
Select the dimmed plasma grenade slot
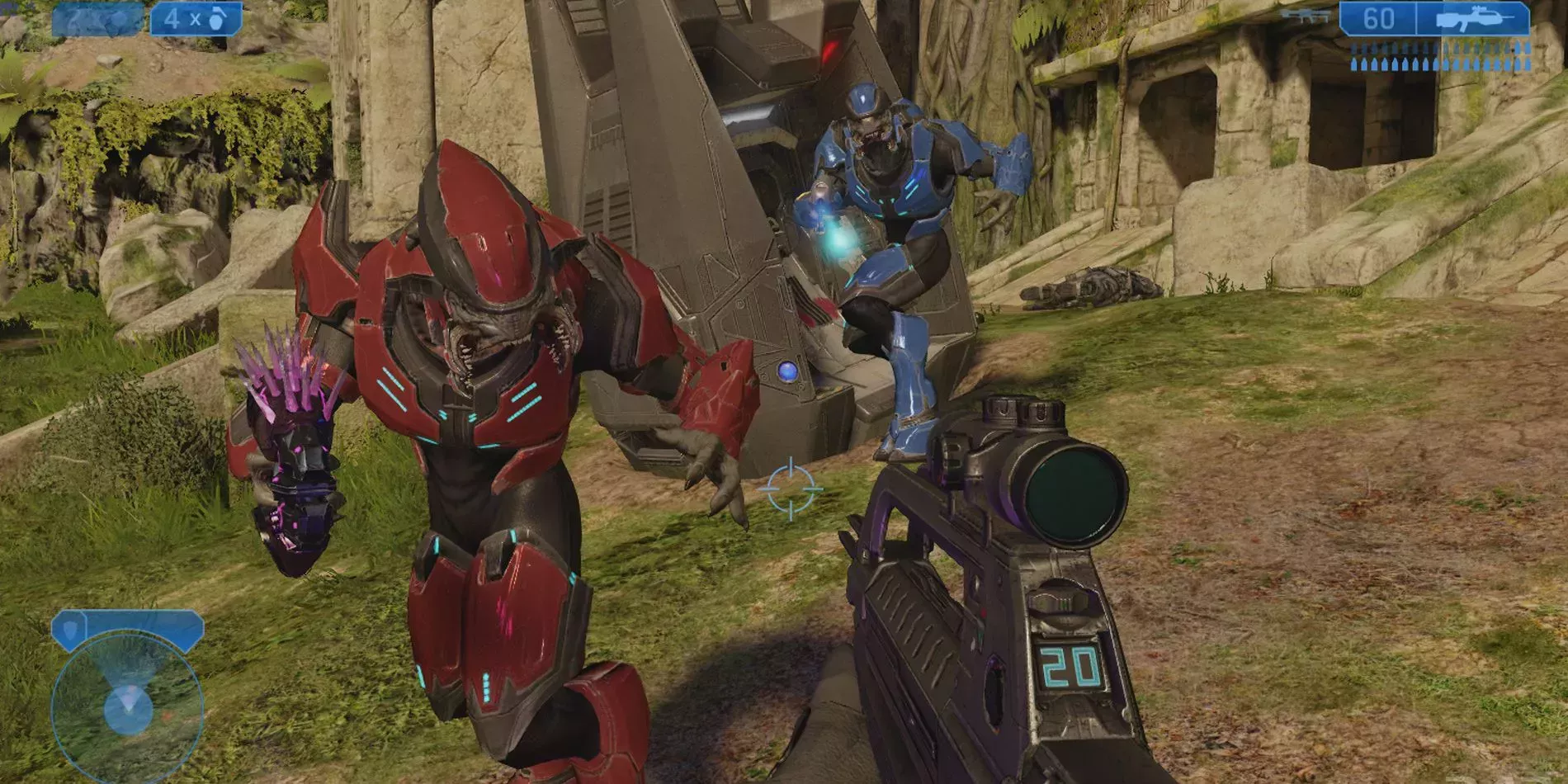[x=97, y=20]
